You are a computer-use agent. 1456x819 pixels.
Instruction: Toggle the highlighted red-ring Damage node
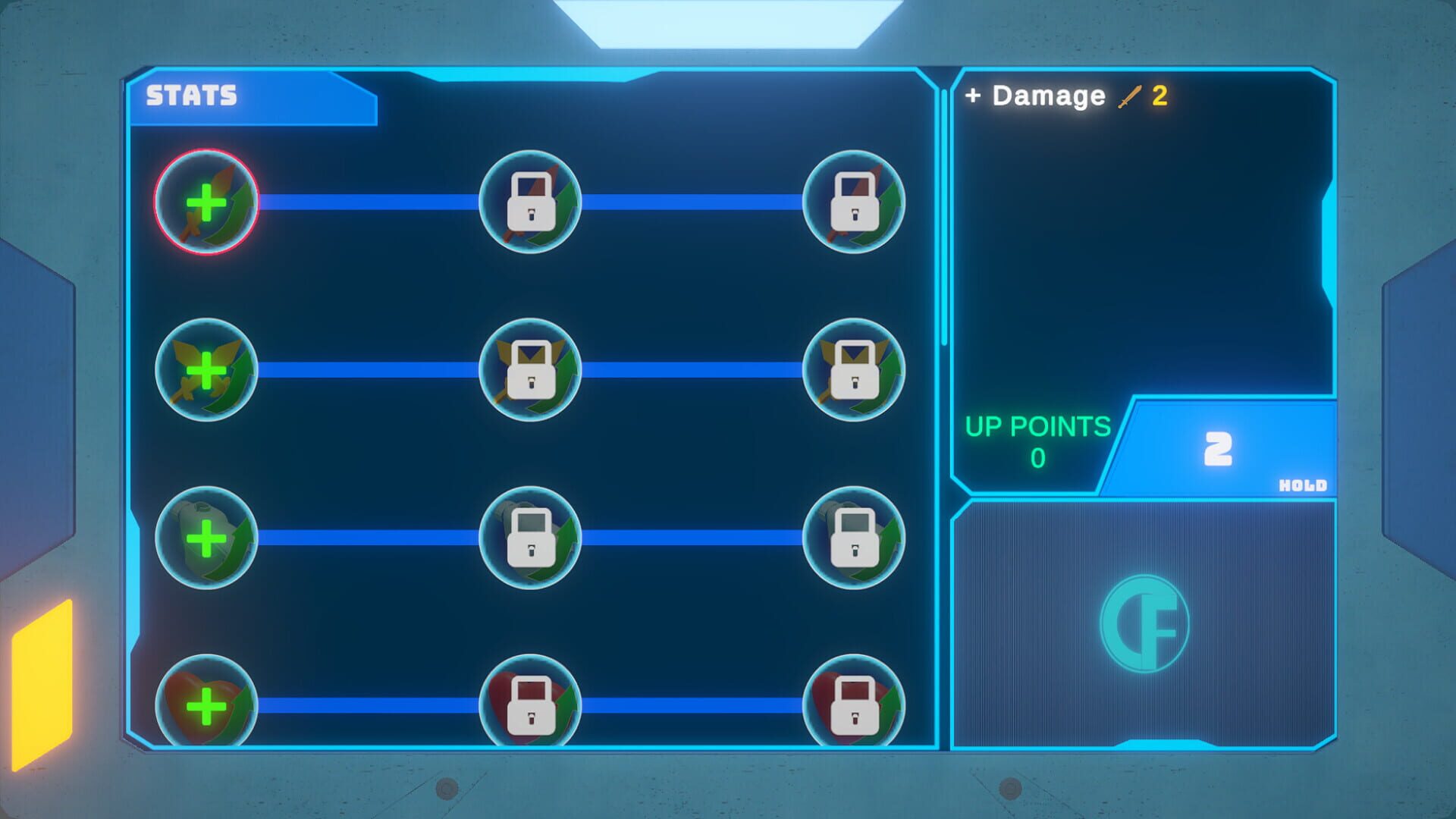205,201
